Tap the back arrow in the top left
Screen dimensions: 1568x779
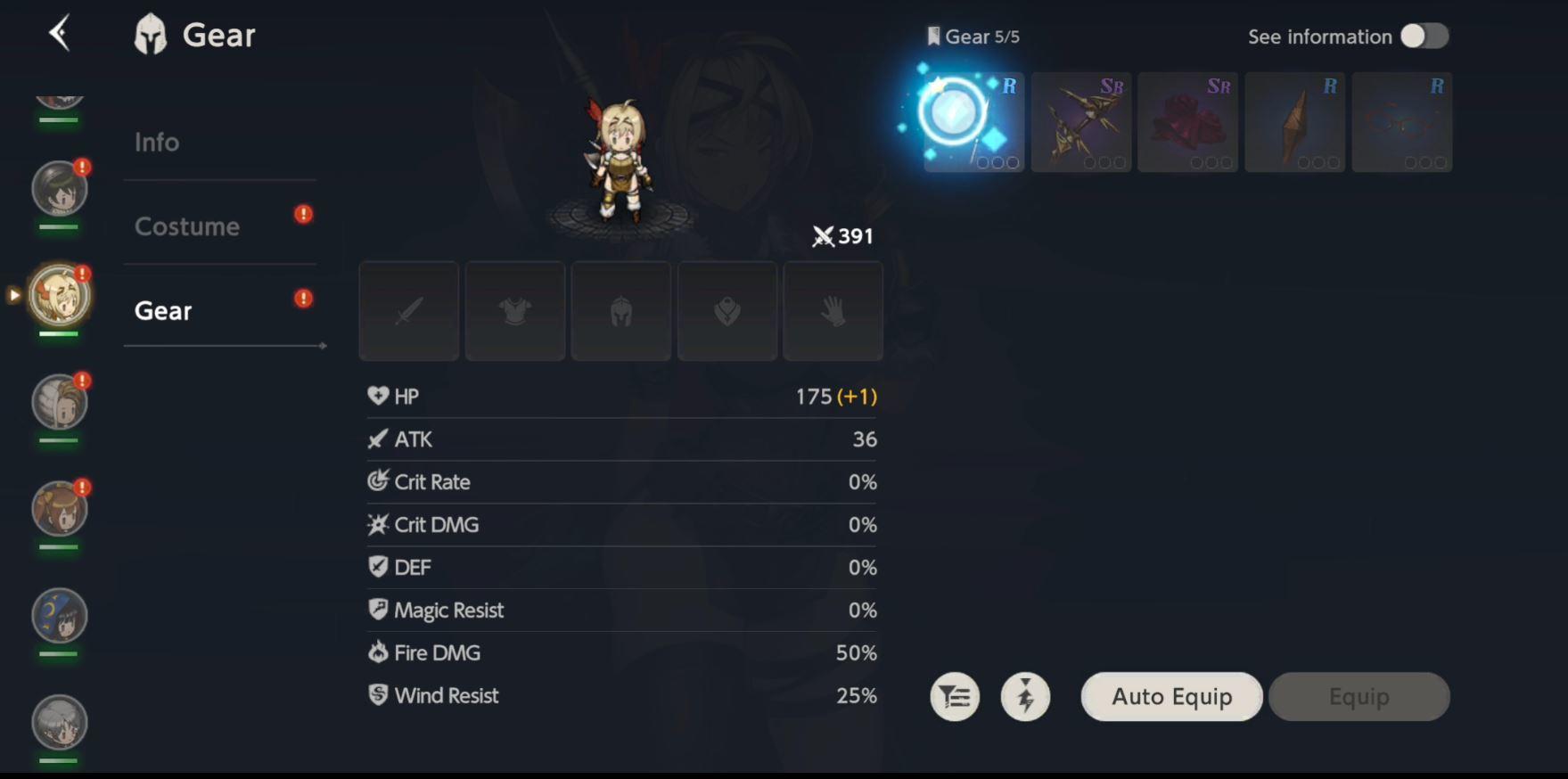click(59, 32)
